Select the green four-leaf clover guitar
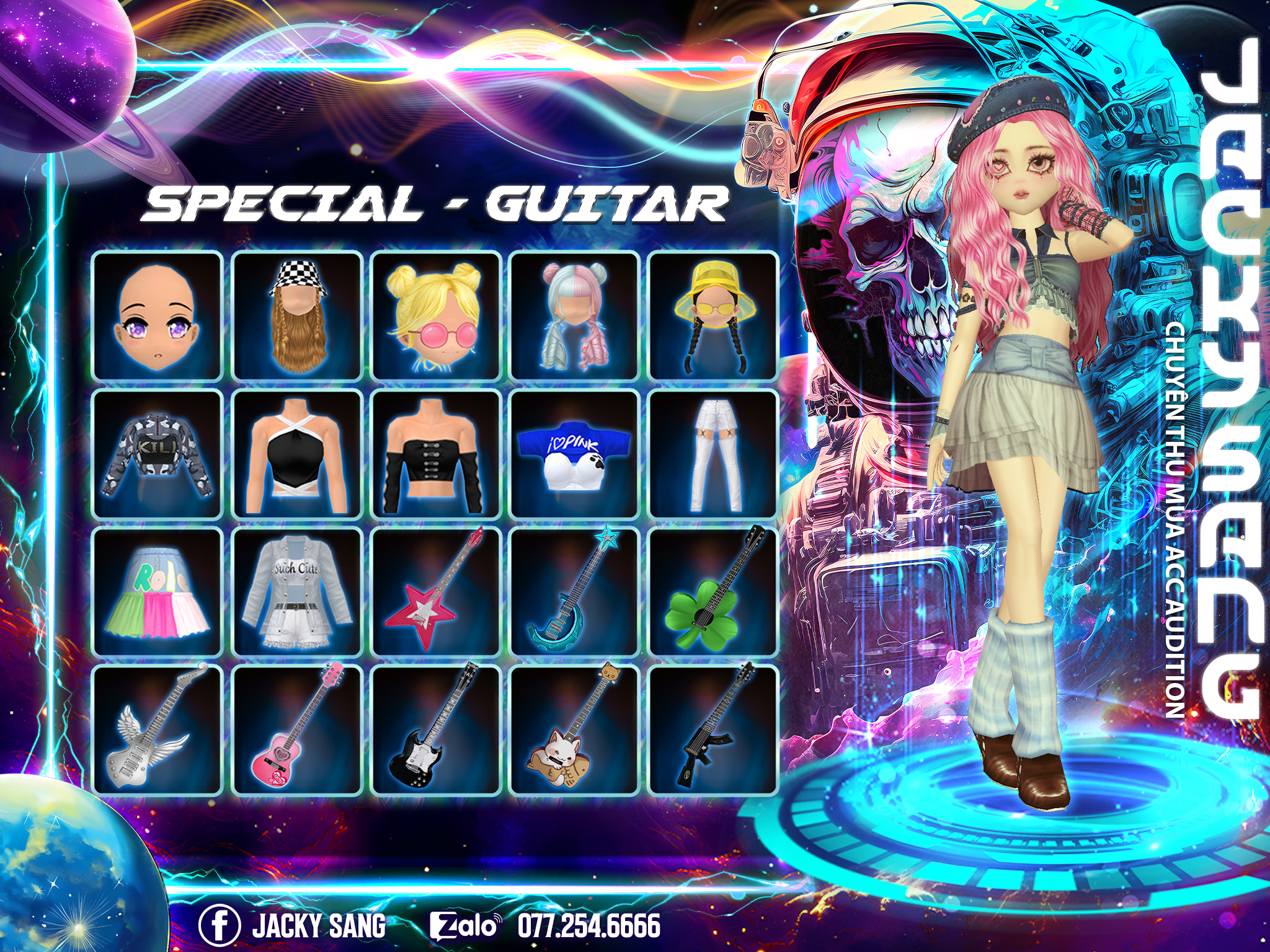1270x952 pixels. [x=713, y=593]
